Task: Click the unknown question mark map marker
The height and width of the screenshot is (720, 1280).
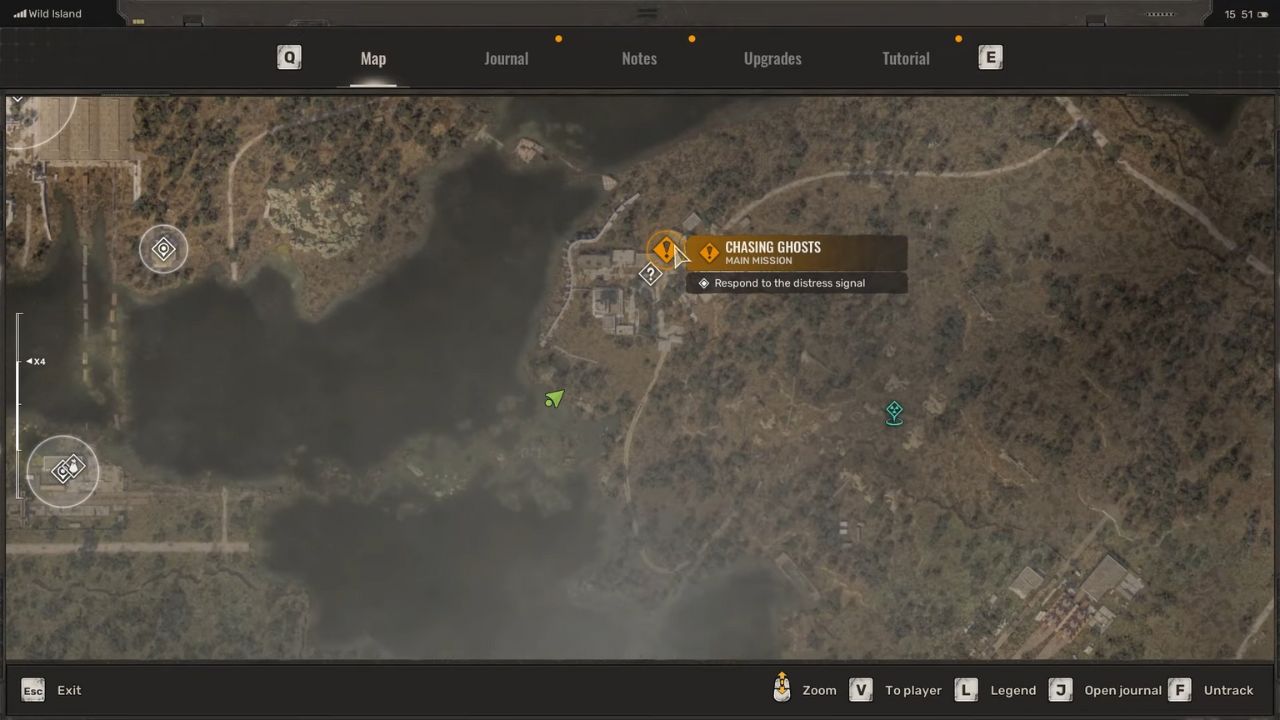Action: pyautogui.click(x=651, y=274)
